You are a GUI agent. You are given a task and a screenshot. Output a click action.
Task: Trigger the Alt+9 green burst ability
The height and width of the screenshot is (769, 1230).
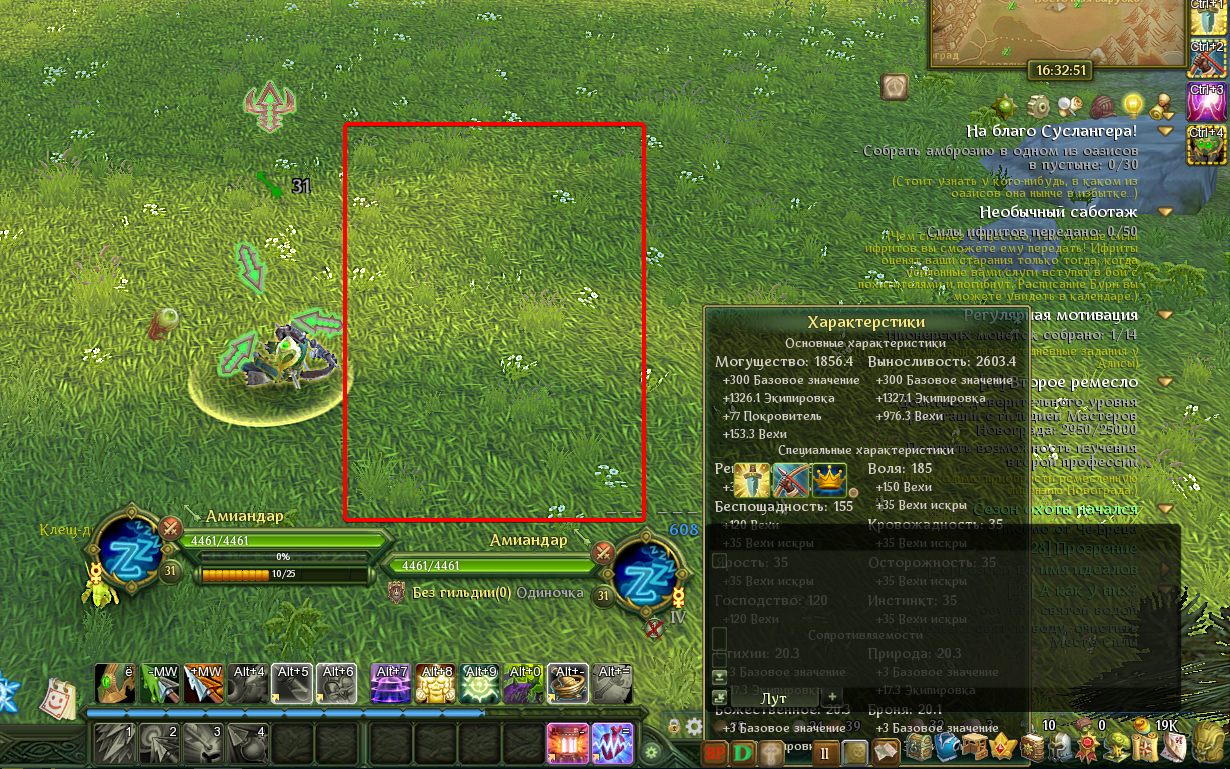point(480,684)
